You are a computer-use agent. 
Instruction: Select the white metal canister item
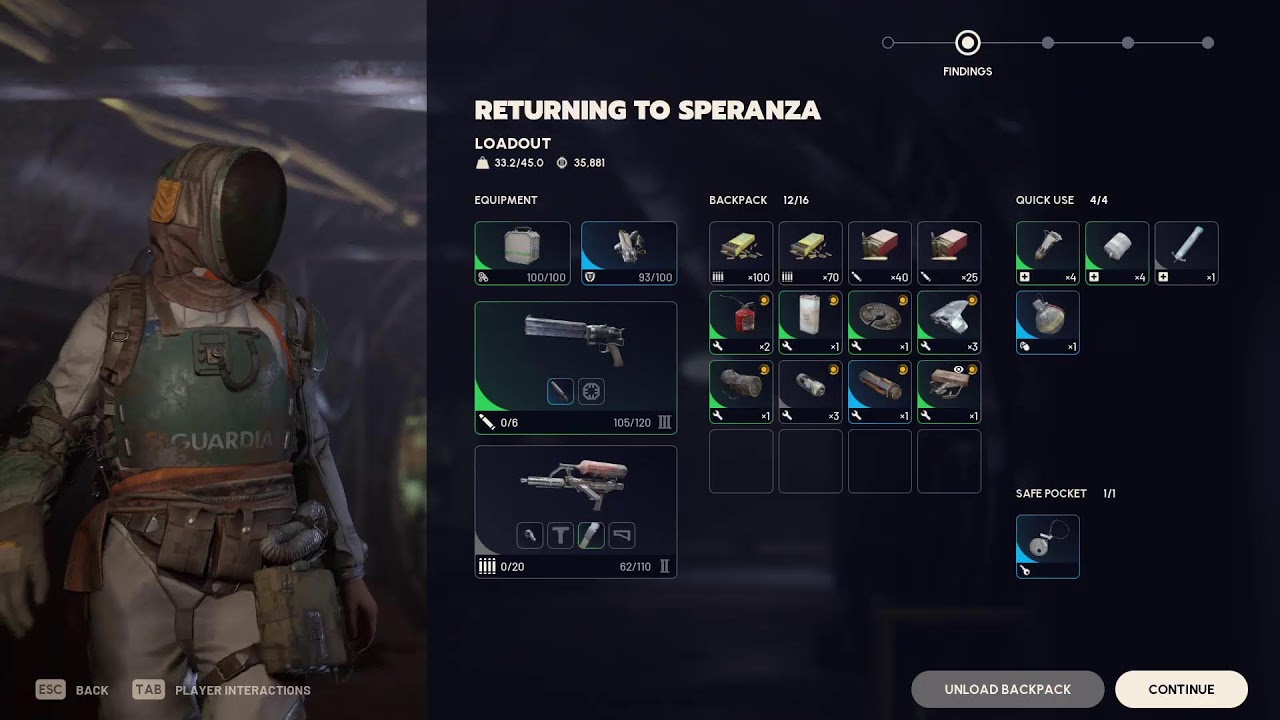pyautogui.click(x=810, y=322)
